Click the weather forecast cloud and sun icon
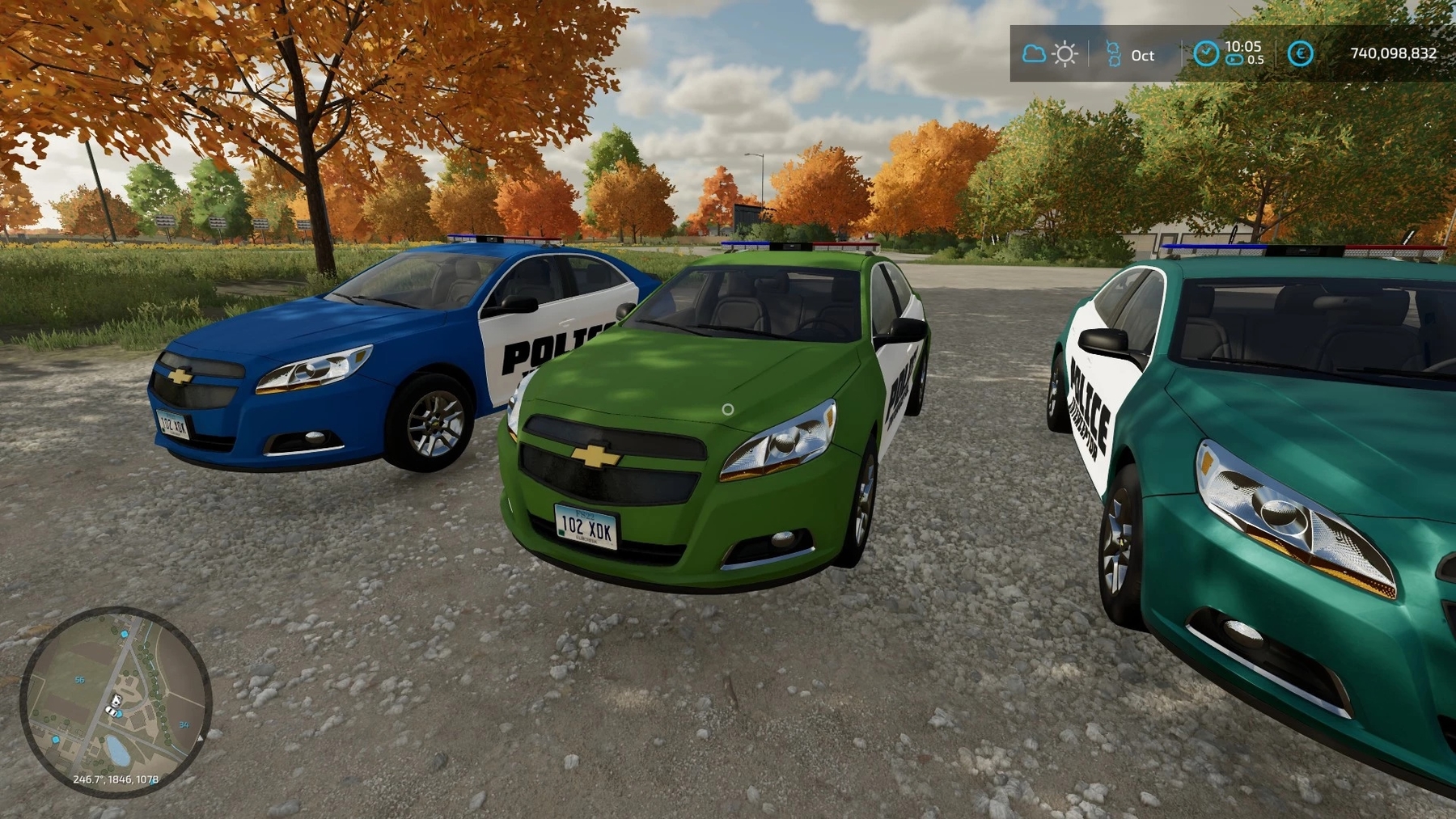1456x819 pixels. [x=1049, y=54]
